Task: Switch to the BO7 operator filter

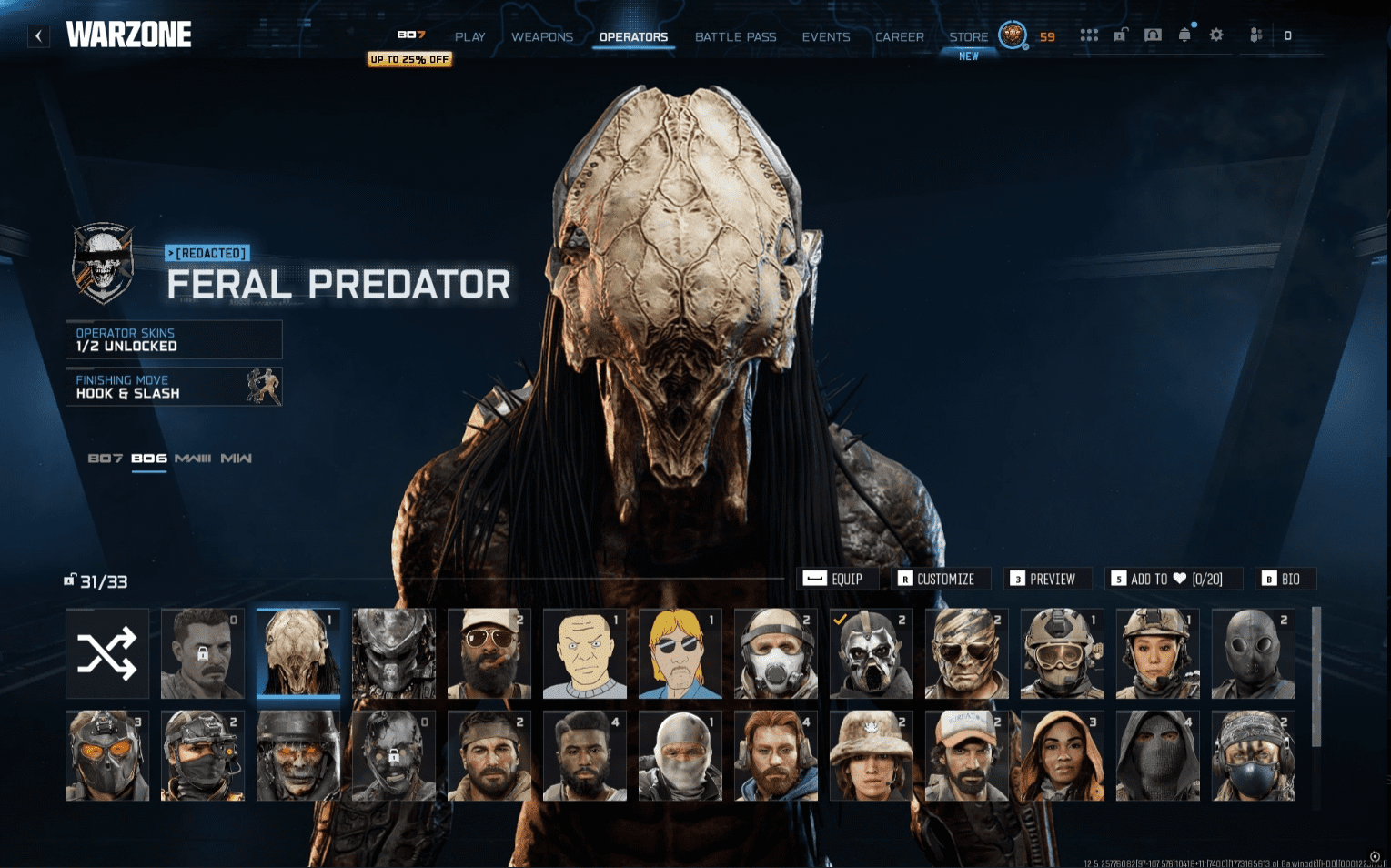Action: [x=106, y=459]
